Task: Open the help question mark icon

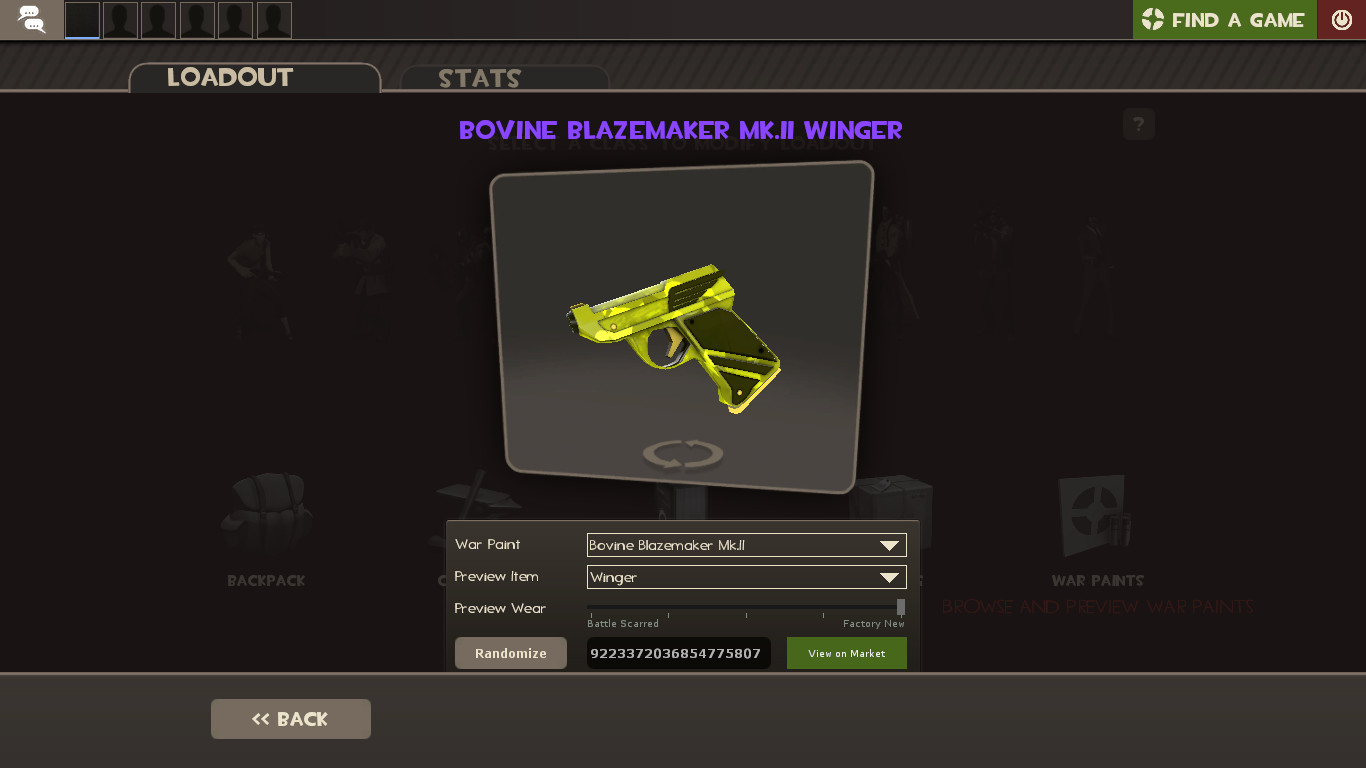Action: [1138, 124]
